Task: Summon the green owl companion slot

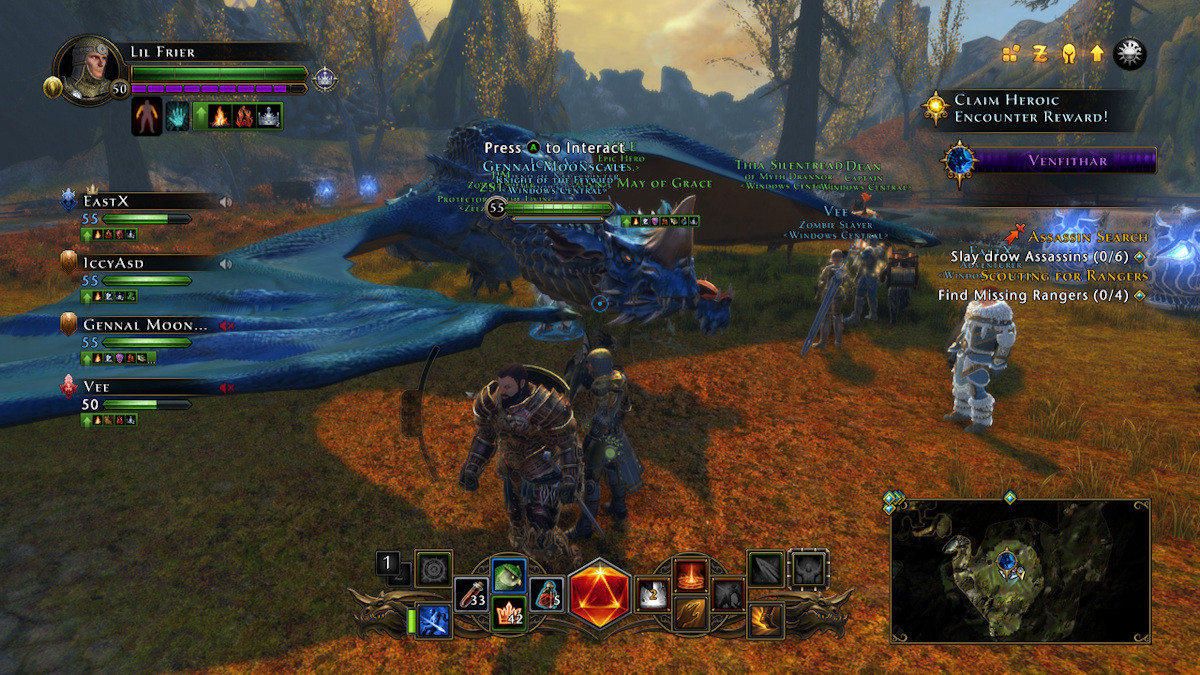Action: click(x=509, y=575)
